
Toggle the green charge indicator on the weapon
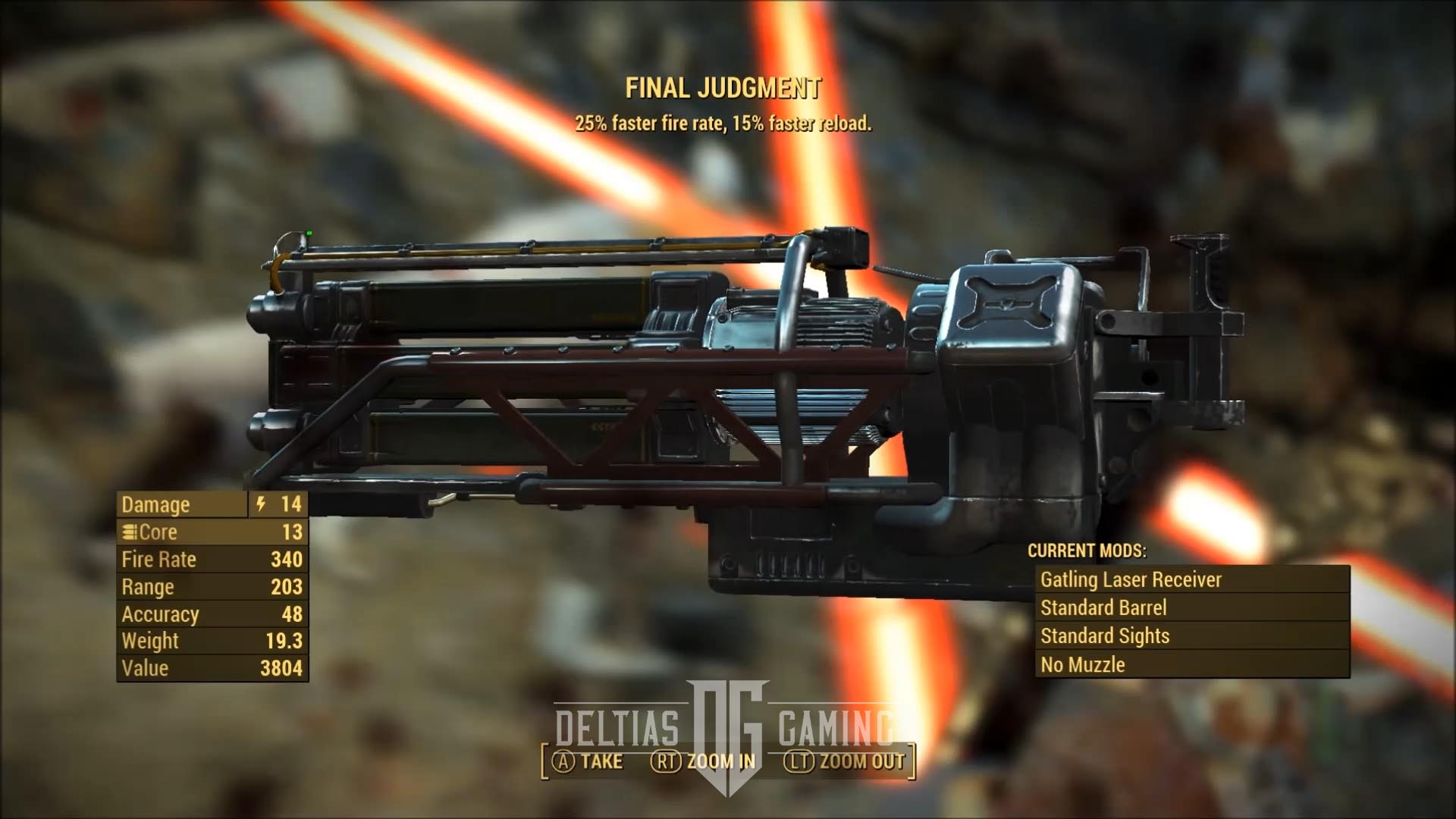coord(310,234)
